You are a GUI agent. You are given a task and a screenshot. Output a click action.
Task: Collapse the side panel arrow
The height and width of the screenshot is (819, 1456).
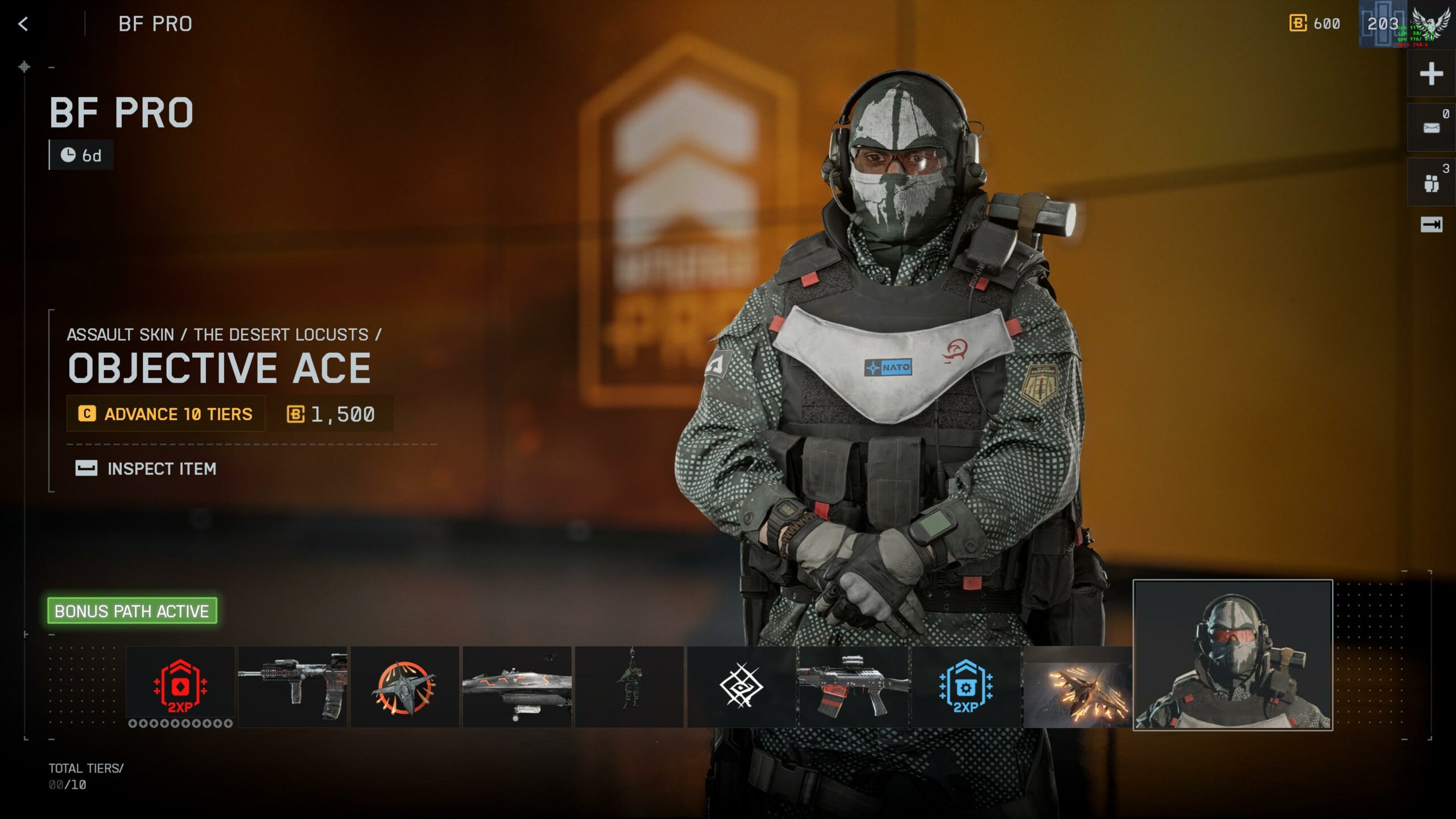1431,225
